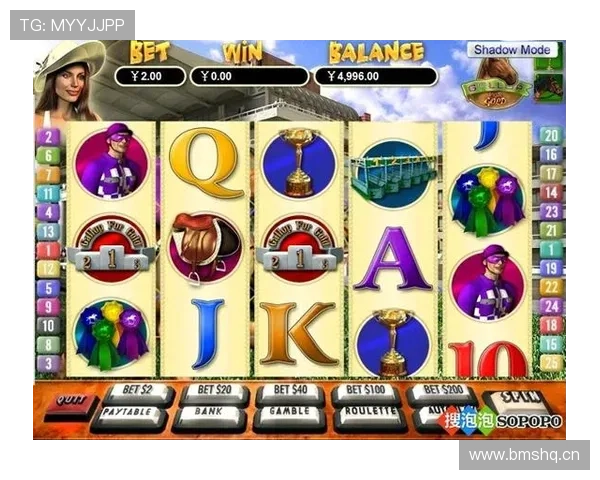Open the Bank screen
The height and width of the screenshot is (480, 600).
point(208,412)
